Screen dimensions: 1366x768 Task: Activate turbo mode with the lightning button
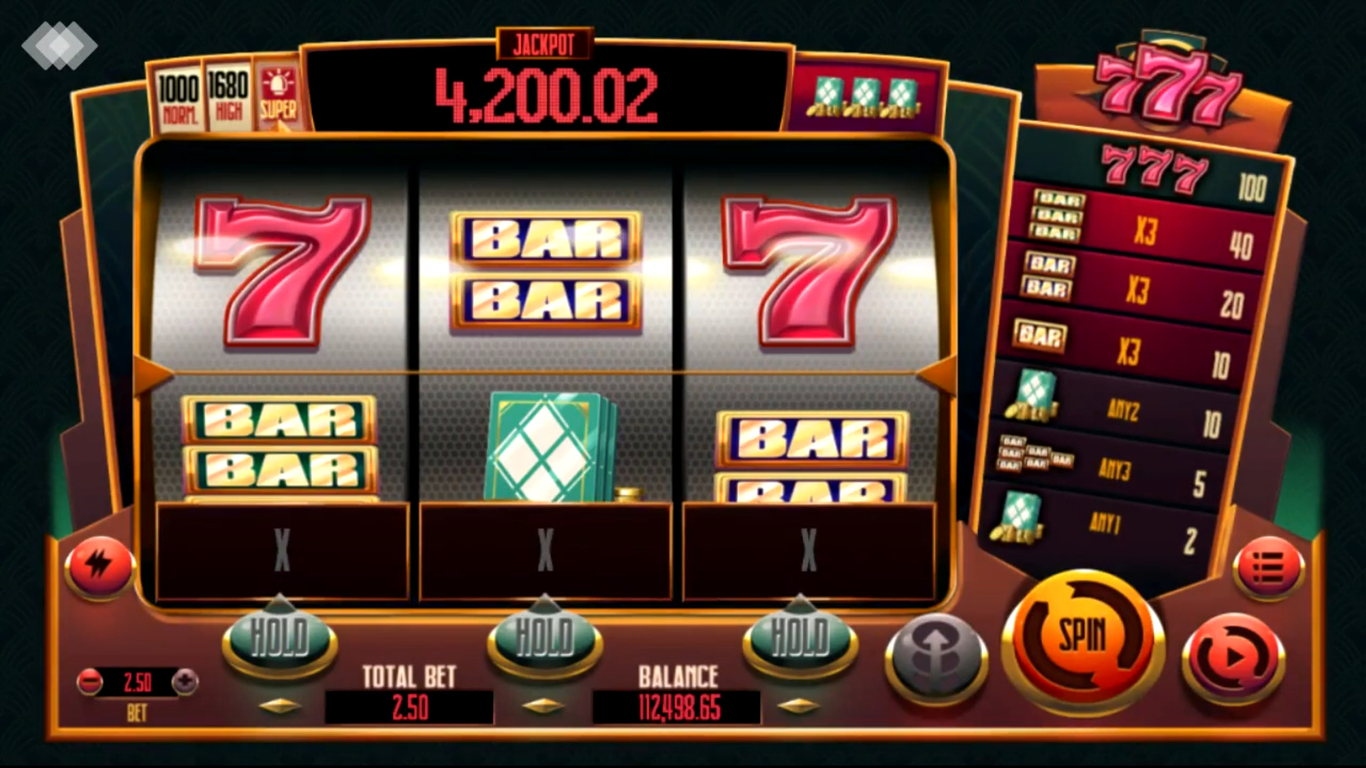97,565
